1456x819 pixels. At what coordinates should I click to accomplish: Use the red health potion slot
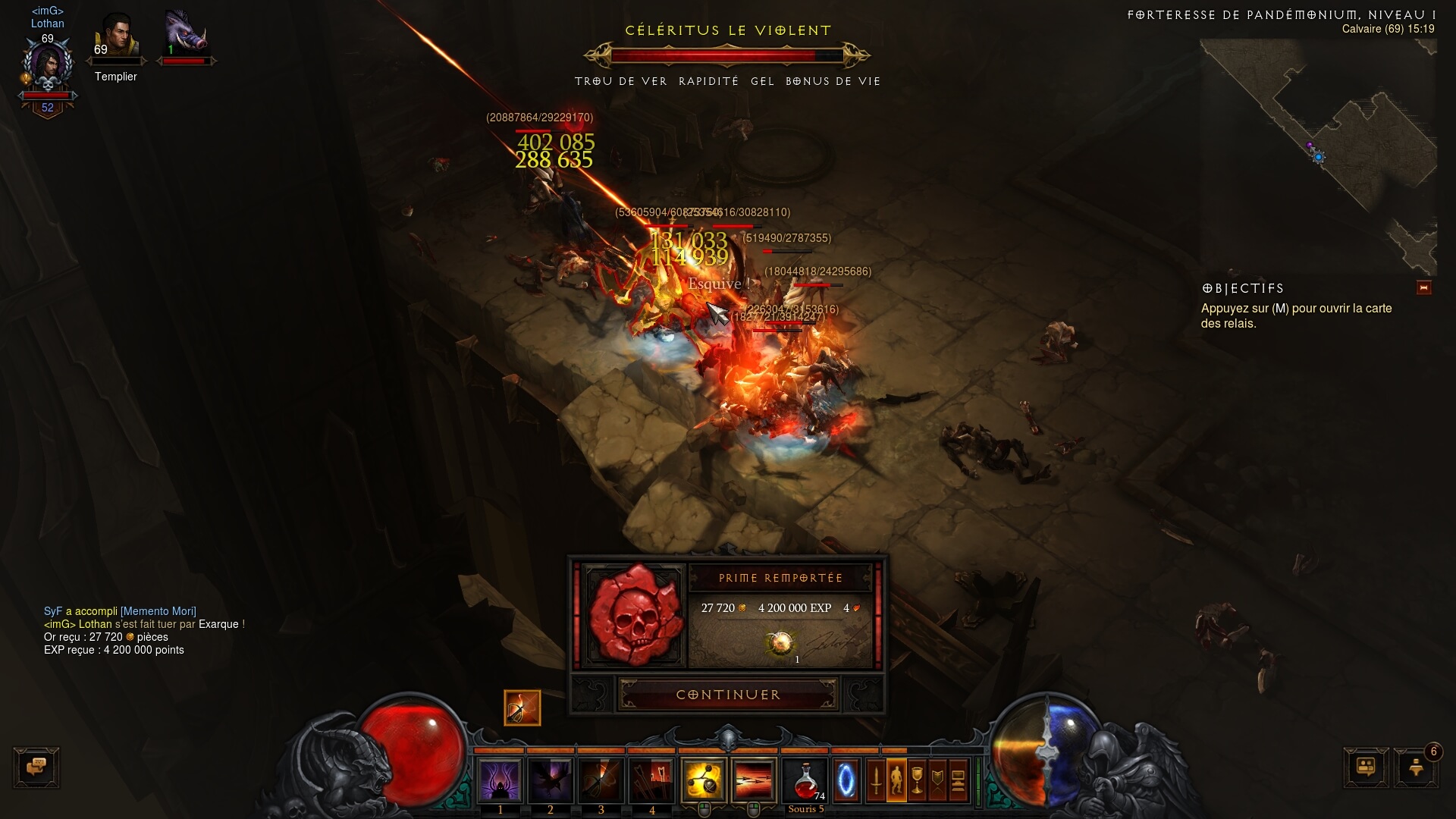[805, 780]
